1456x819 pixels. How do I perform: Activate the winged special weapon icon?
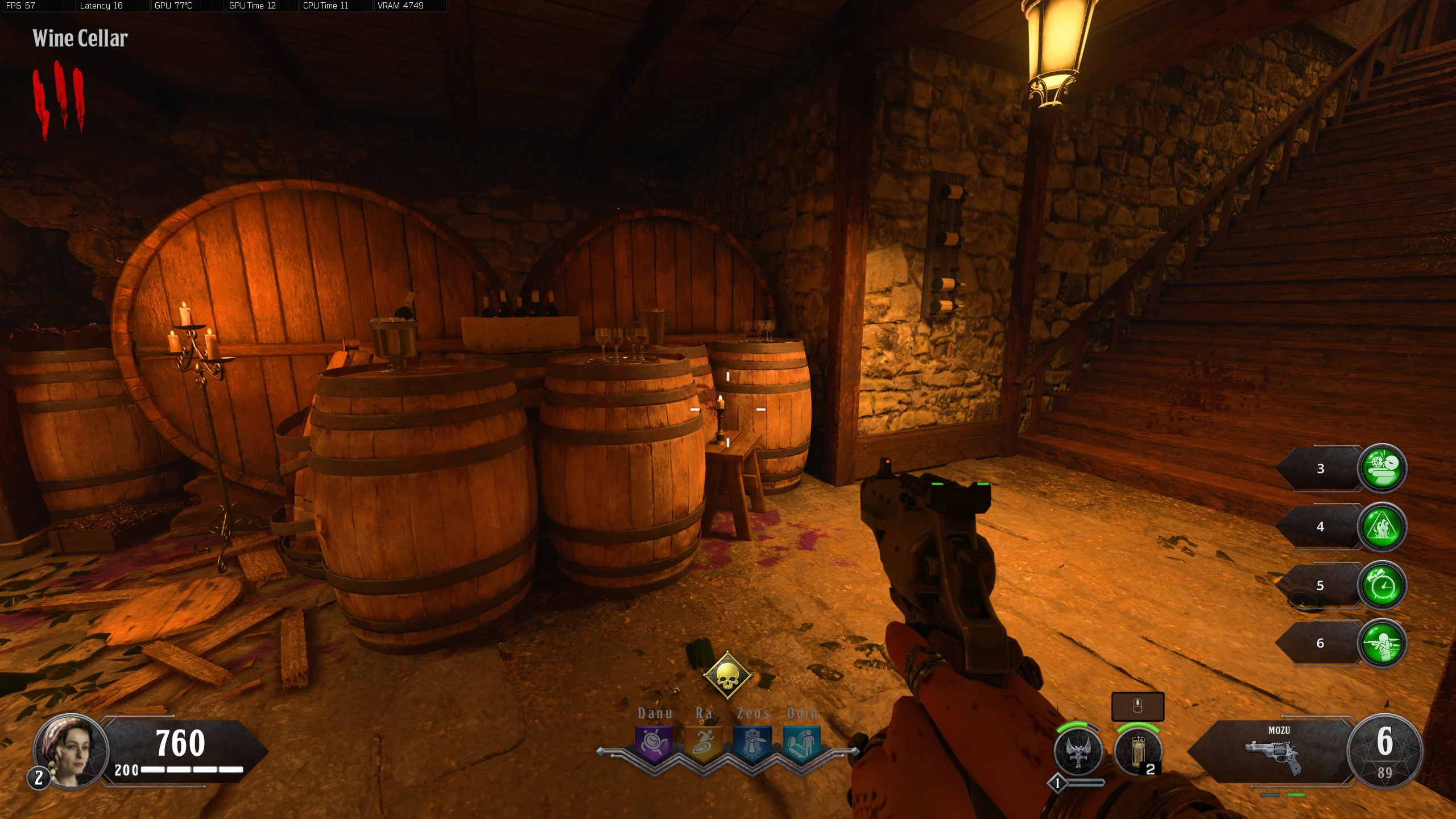(x=1078, y=751)
